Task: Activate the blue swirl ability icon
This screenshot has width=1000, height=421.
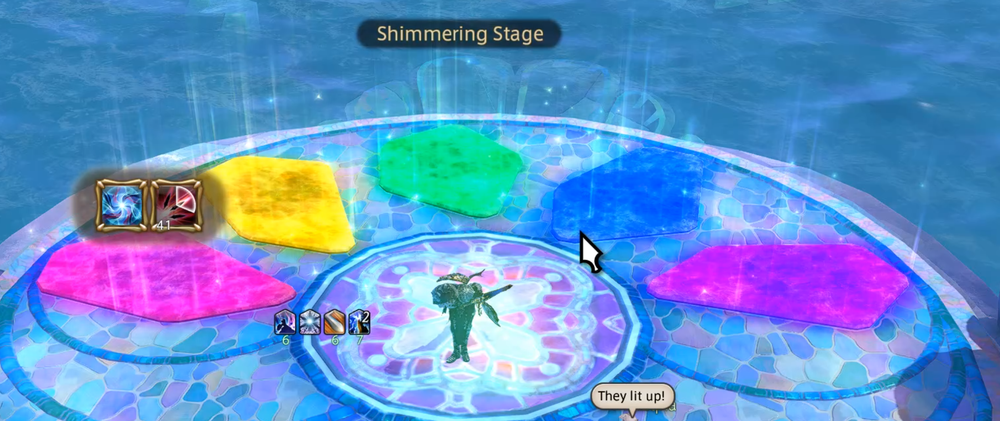Action: pos(120,203)
